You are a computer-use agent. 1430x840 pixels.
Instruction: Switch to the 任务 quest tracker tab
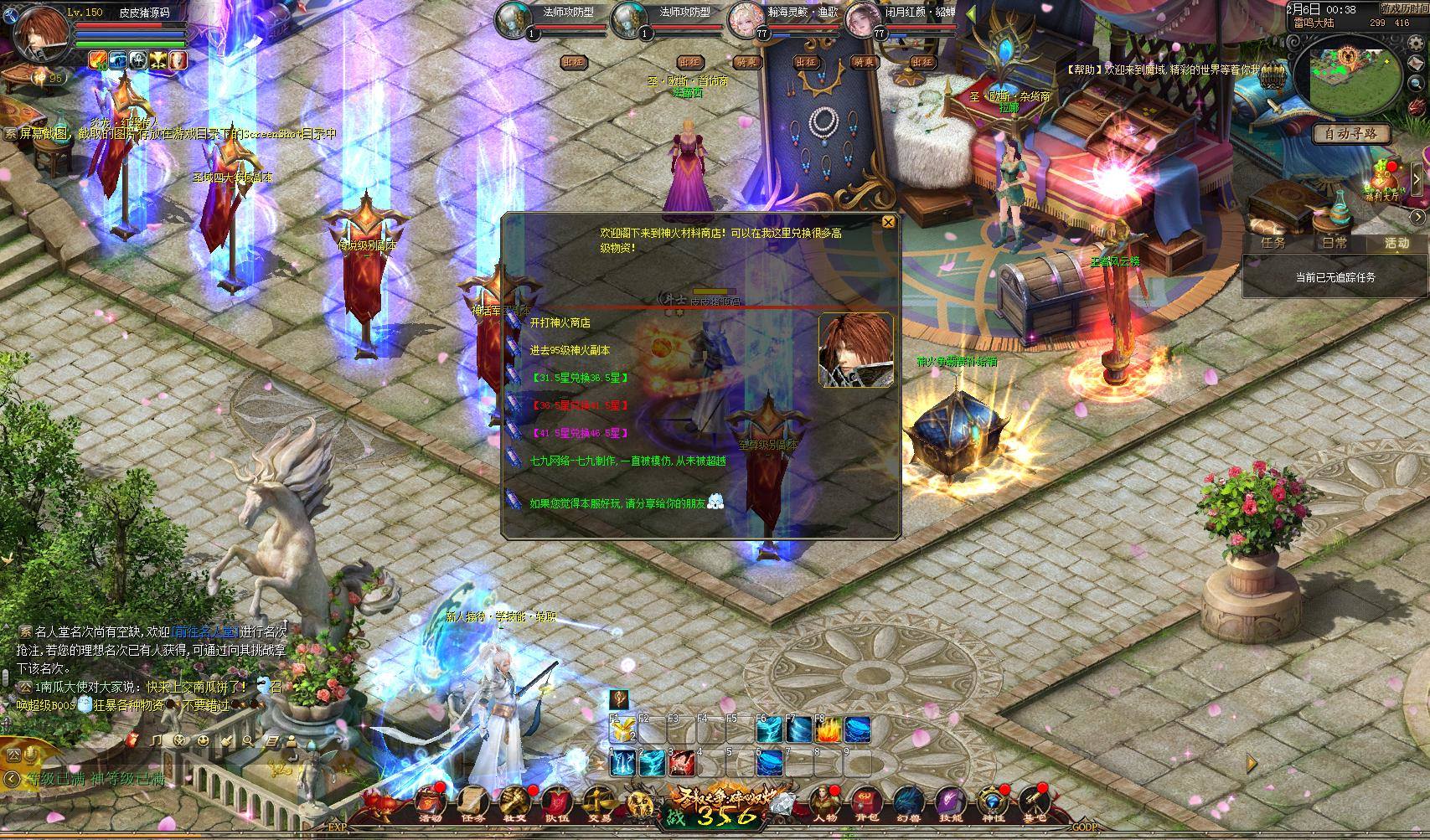pos(1273,243)
